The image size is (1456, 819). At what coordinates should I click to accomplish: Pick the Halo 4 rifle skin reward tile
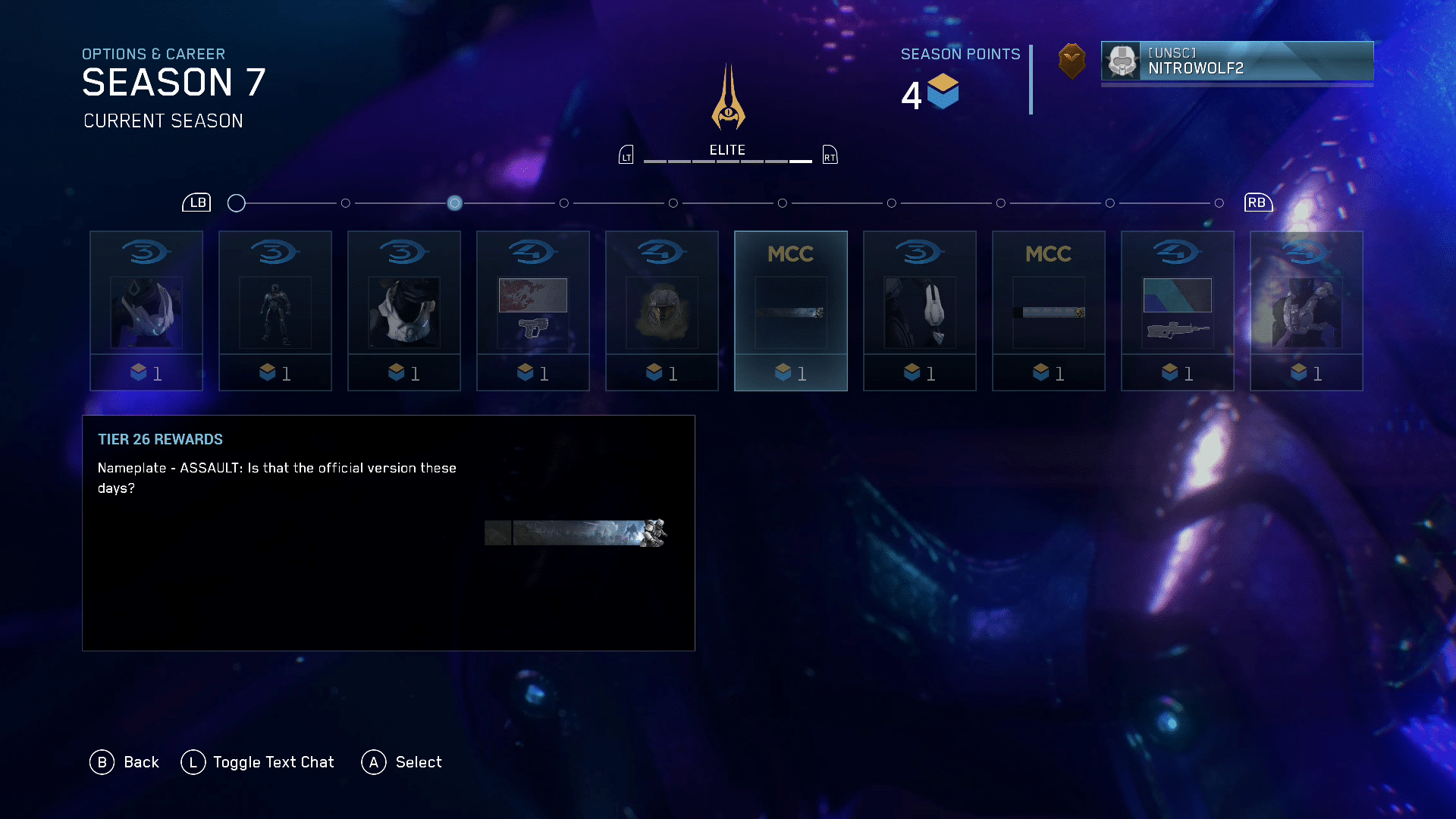tap(1178, 311)
